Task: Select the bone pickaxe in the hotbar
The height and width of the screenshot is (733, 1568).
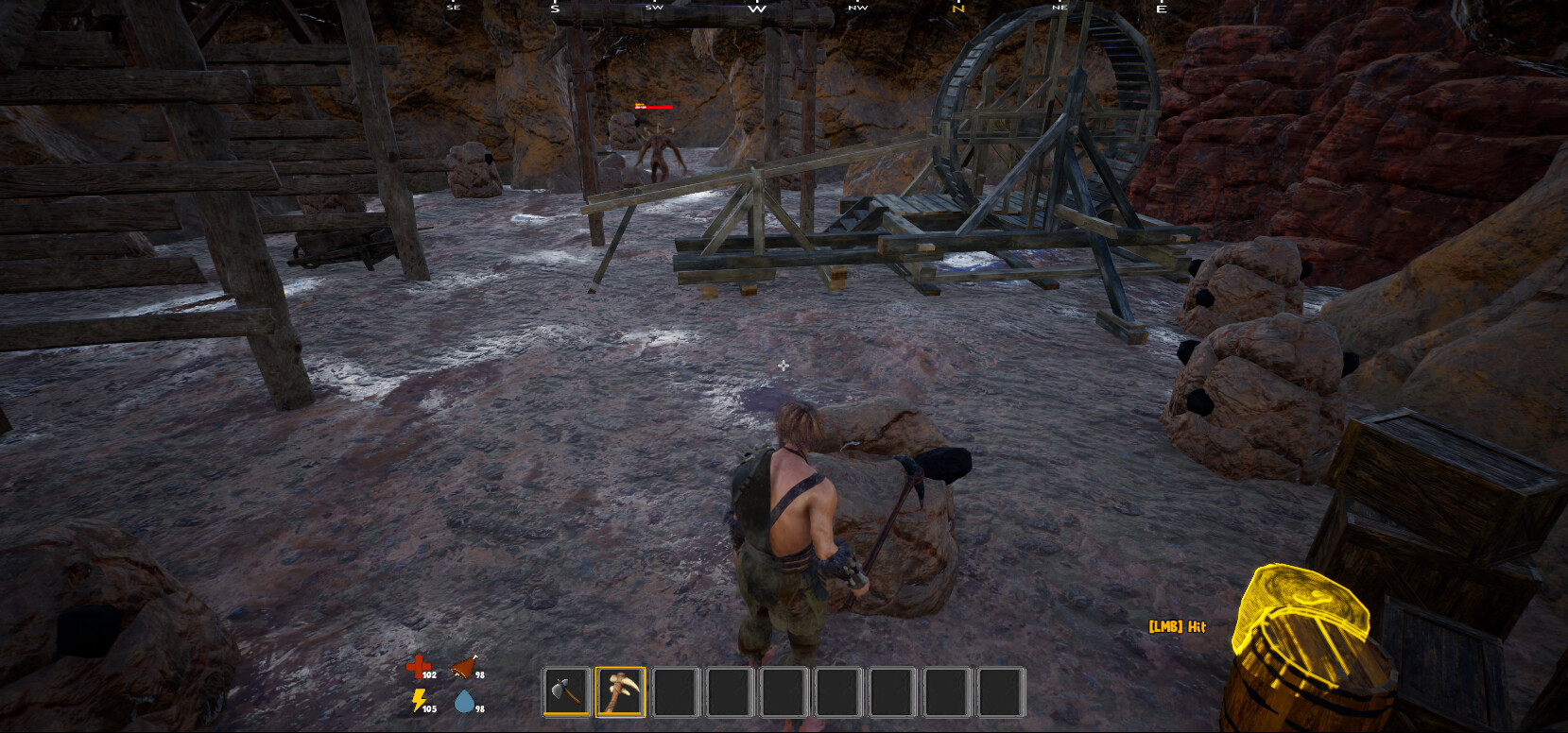Action: pos(619,690)
